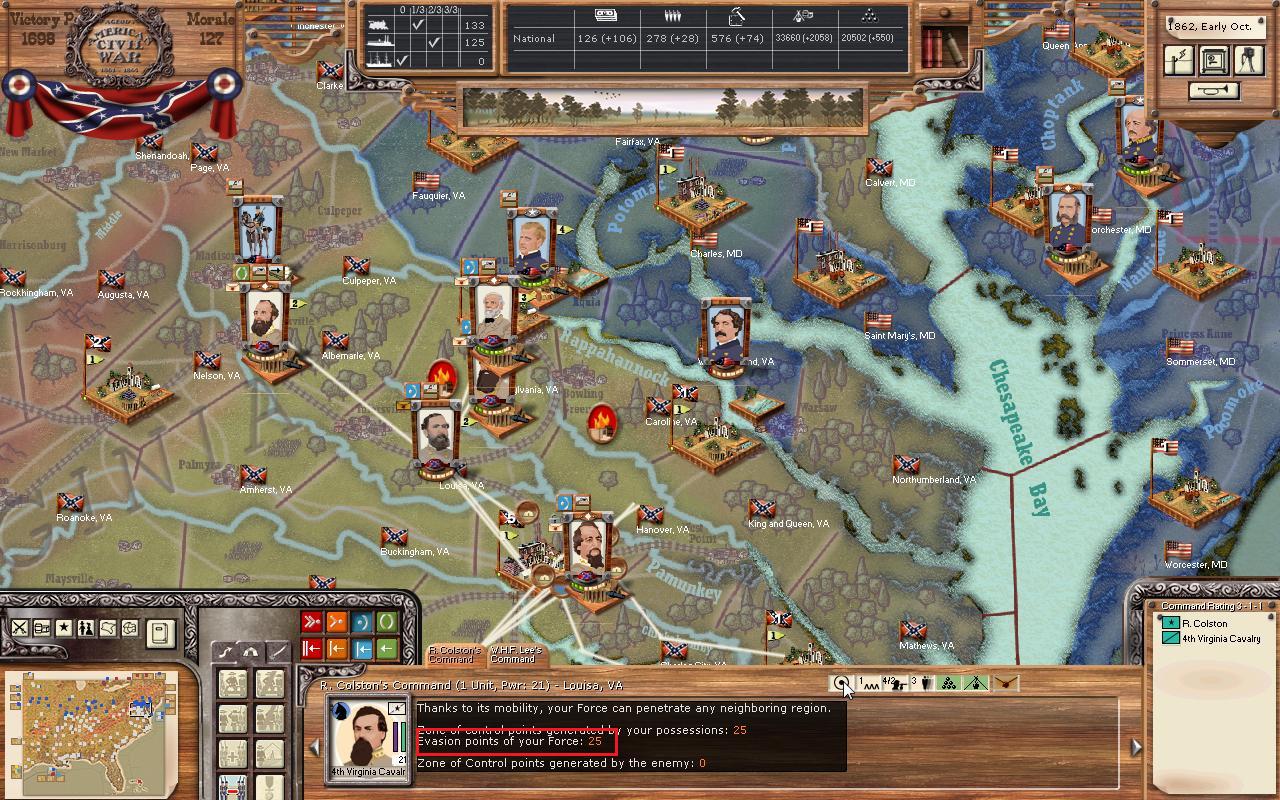Pick the blue retreat-arrow engagement rule

[x=361, y=649]
